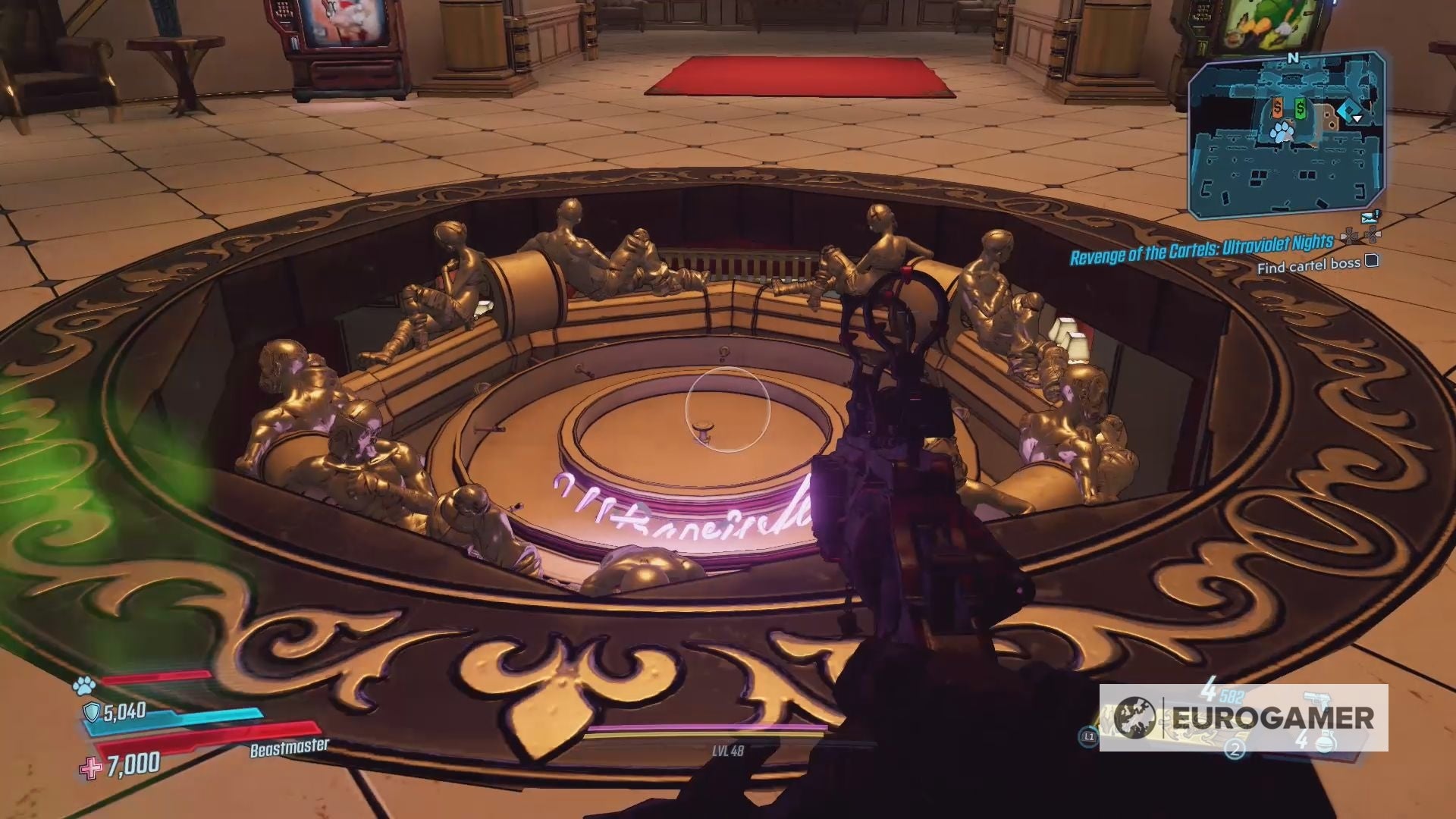Select the green dollar marker on the minimap
The height and width of the screenshot is (819, 1456).
pyautogui.click(x=1301, y=109)
